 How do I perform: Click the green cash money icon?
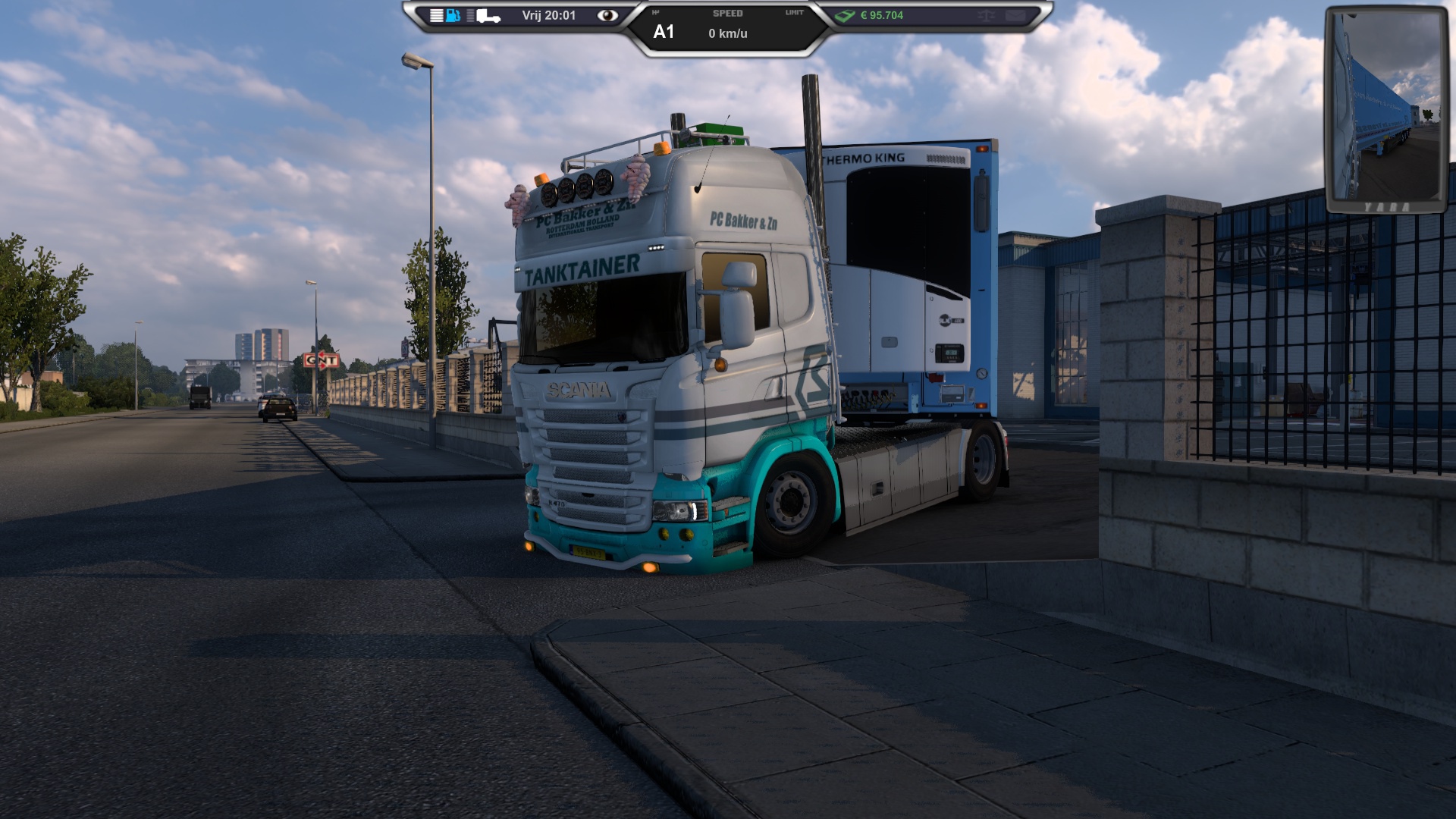[845, 15]
